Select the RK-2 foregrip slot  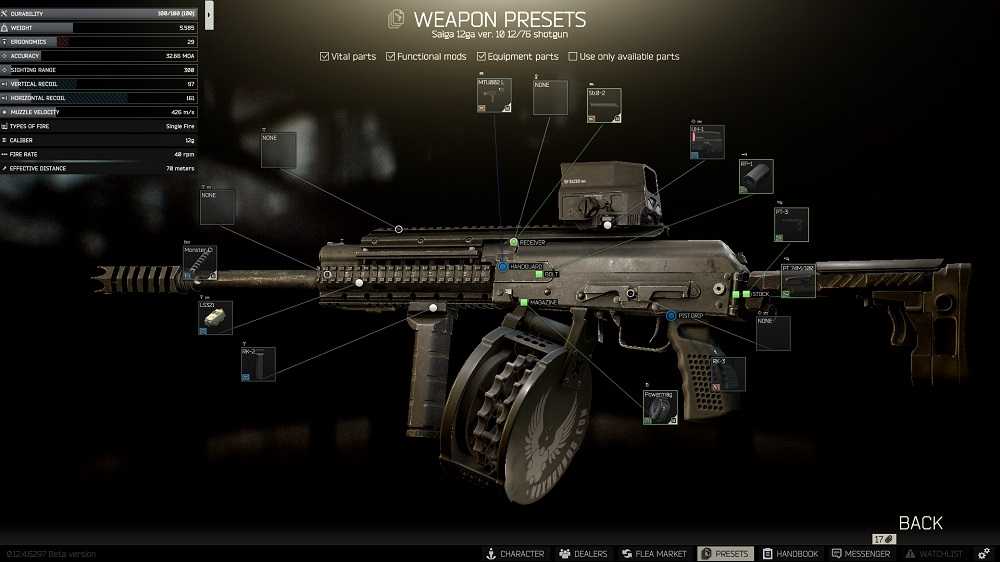[x=258, y=364]
